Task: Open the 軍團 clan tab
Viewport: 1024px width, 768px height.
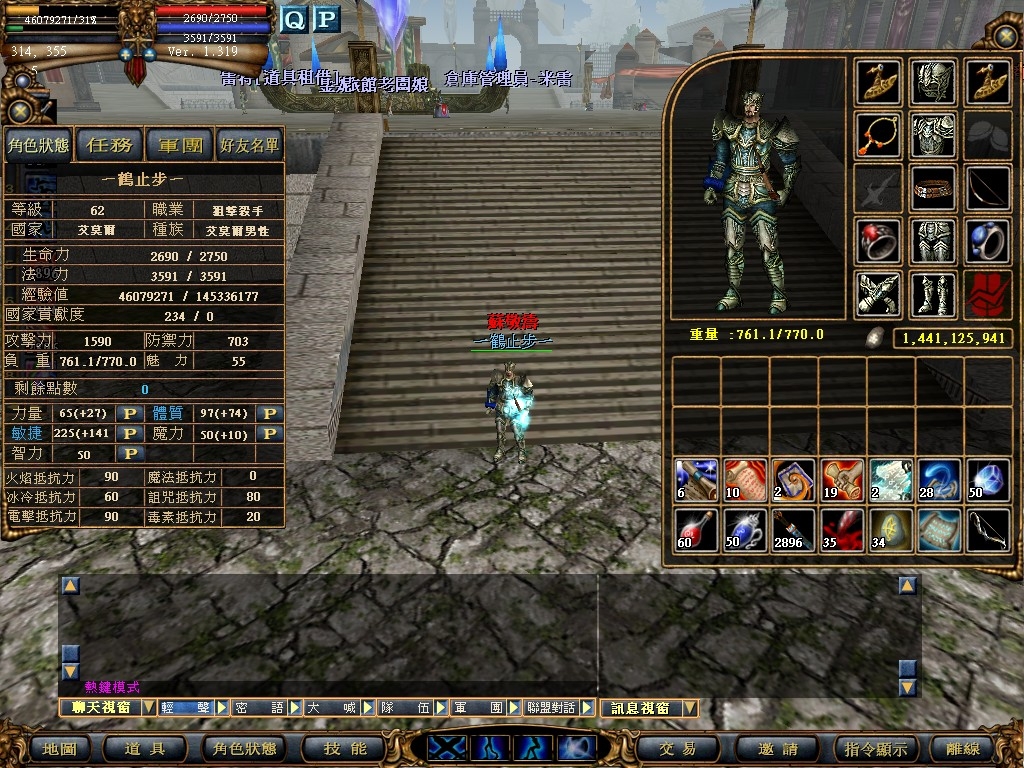Action: (180, 146)
